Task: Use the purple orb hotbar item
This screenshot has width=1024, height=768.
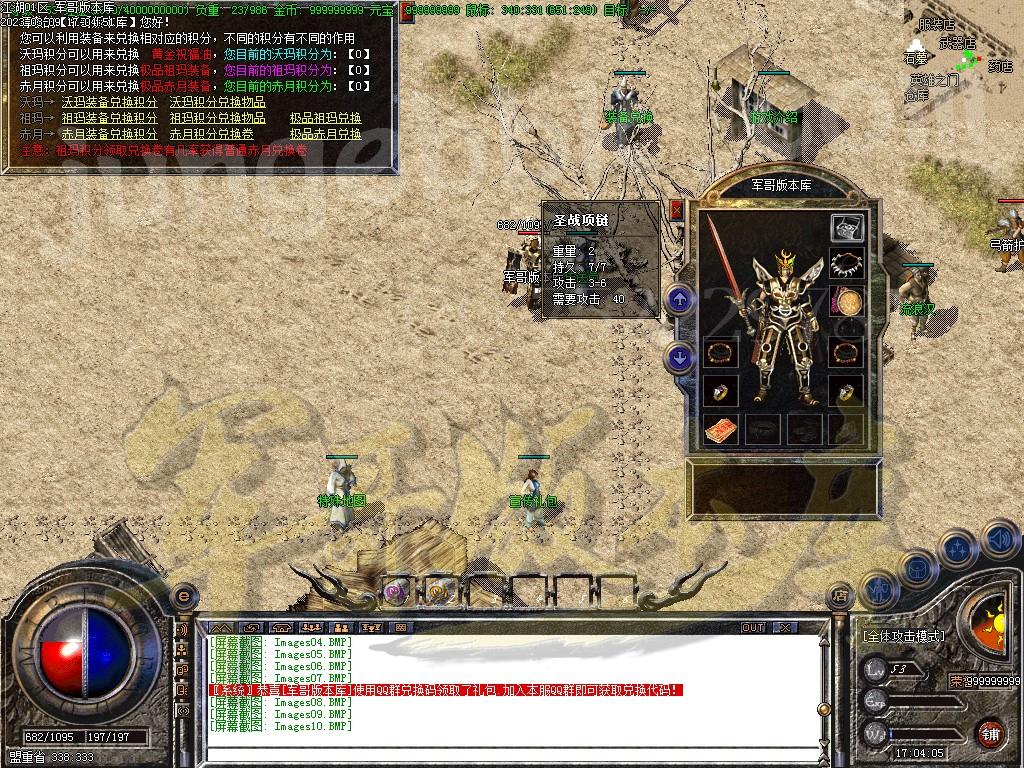Action: [x=397, y=591]
